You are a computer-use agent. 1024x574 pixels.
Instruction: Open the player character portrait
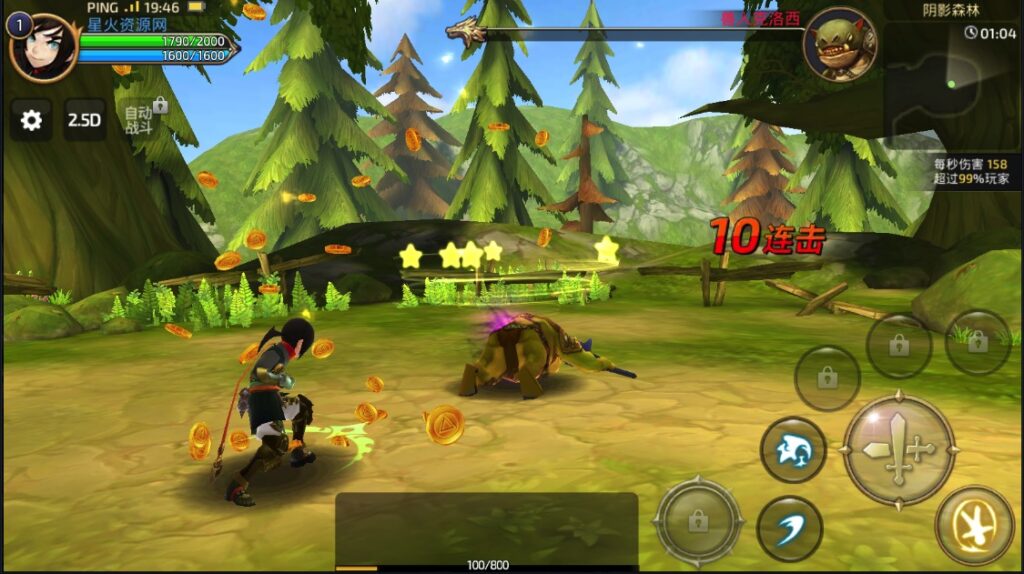42,47
